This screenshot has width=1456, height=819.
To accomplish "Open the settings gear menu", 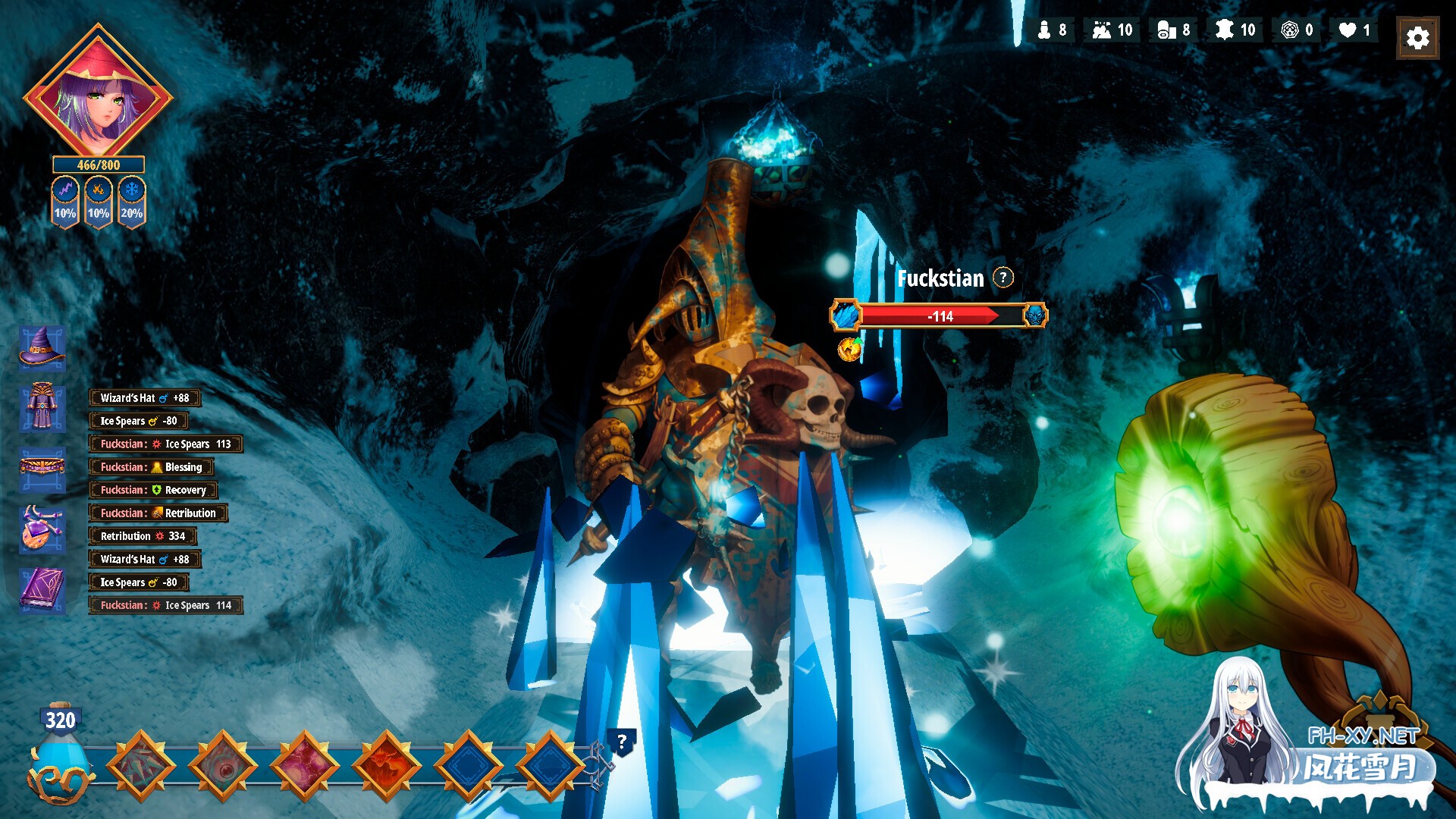I will pos(1417,38).
